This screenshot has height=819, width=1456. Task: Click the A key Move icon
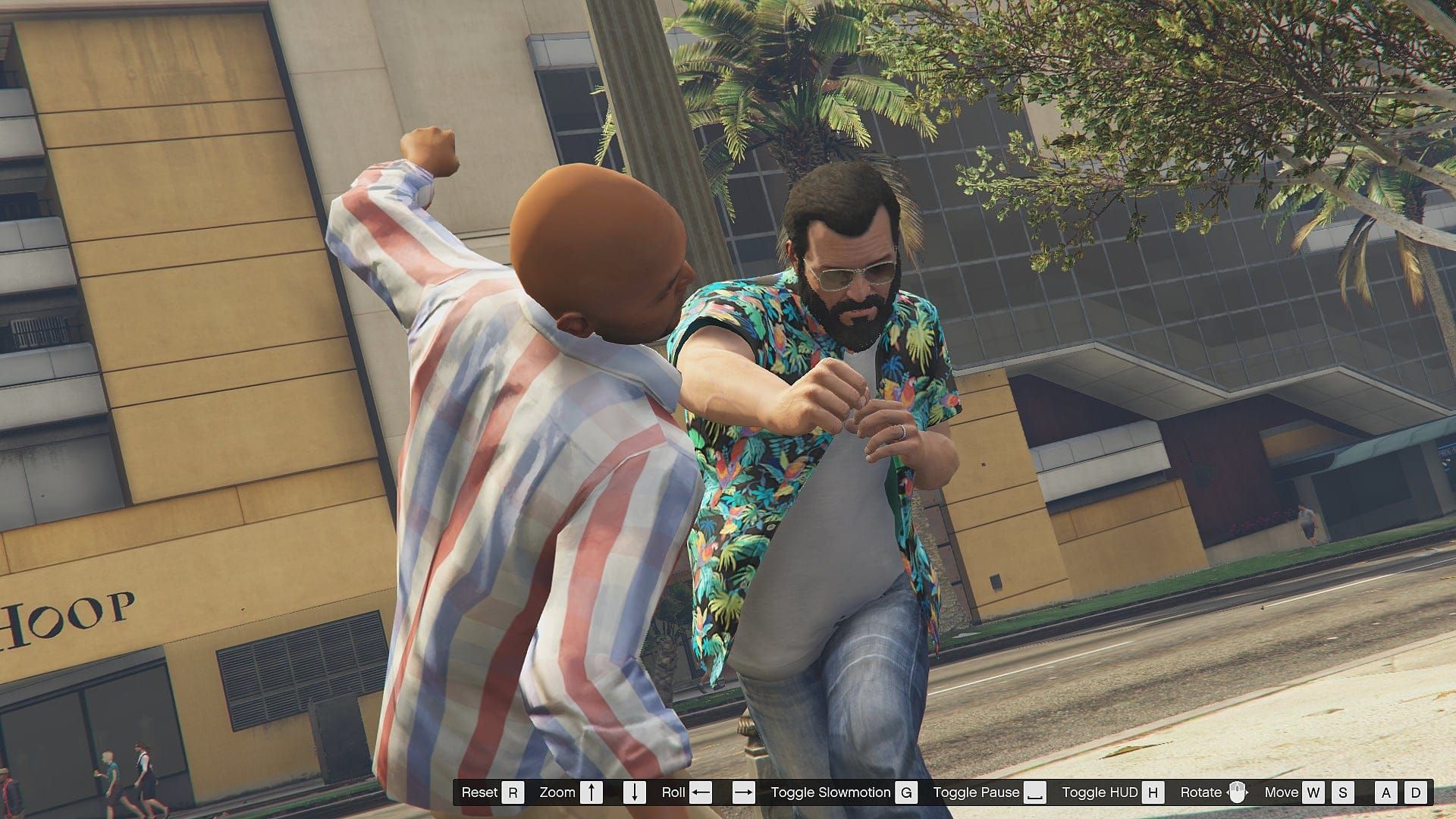click(1385, 793)
